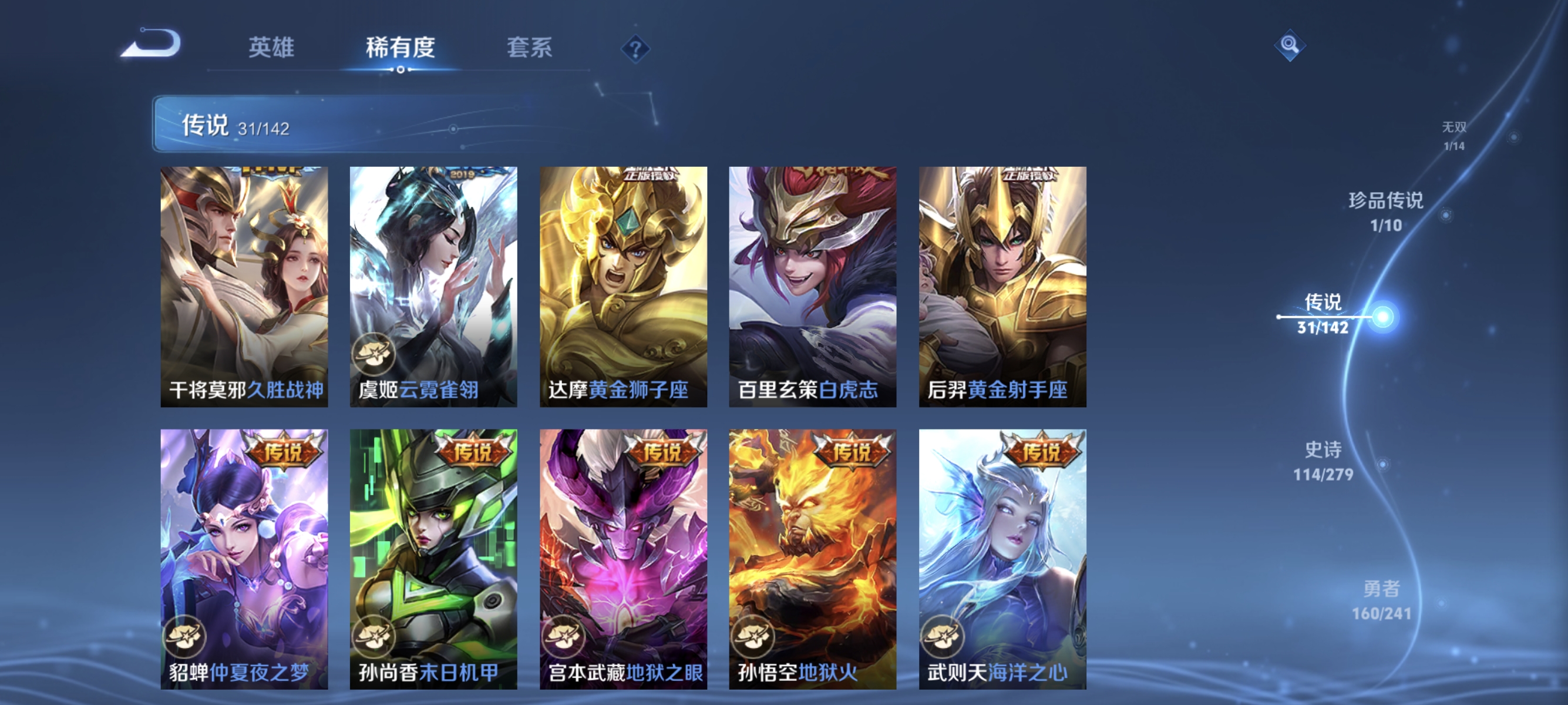Viewport: 1568px width, 705px height.
Task: Open the search via the magnifier icon
Action: pyautogui.click(x=1290, y=45)
